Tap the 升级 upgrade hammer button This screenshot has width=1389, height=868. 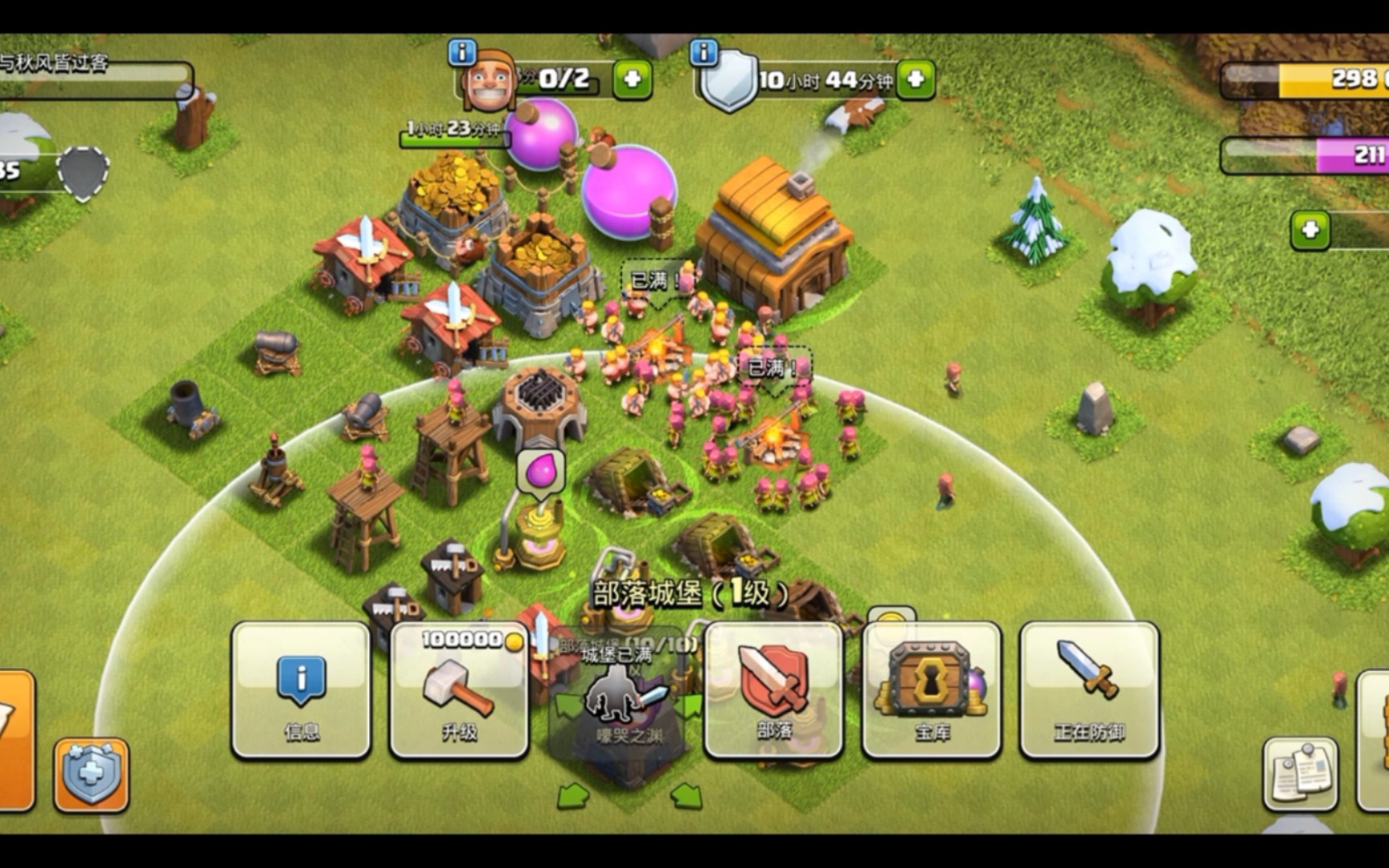tap(459, 690)
